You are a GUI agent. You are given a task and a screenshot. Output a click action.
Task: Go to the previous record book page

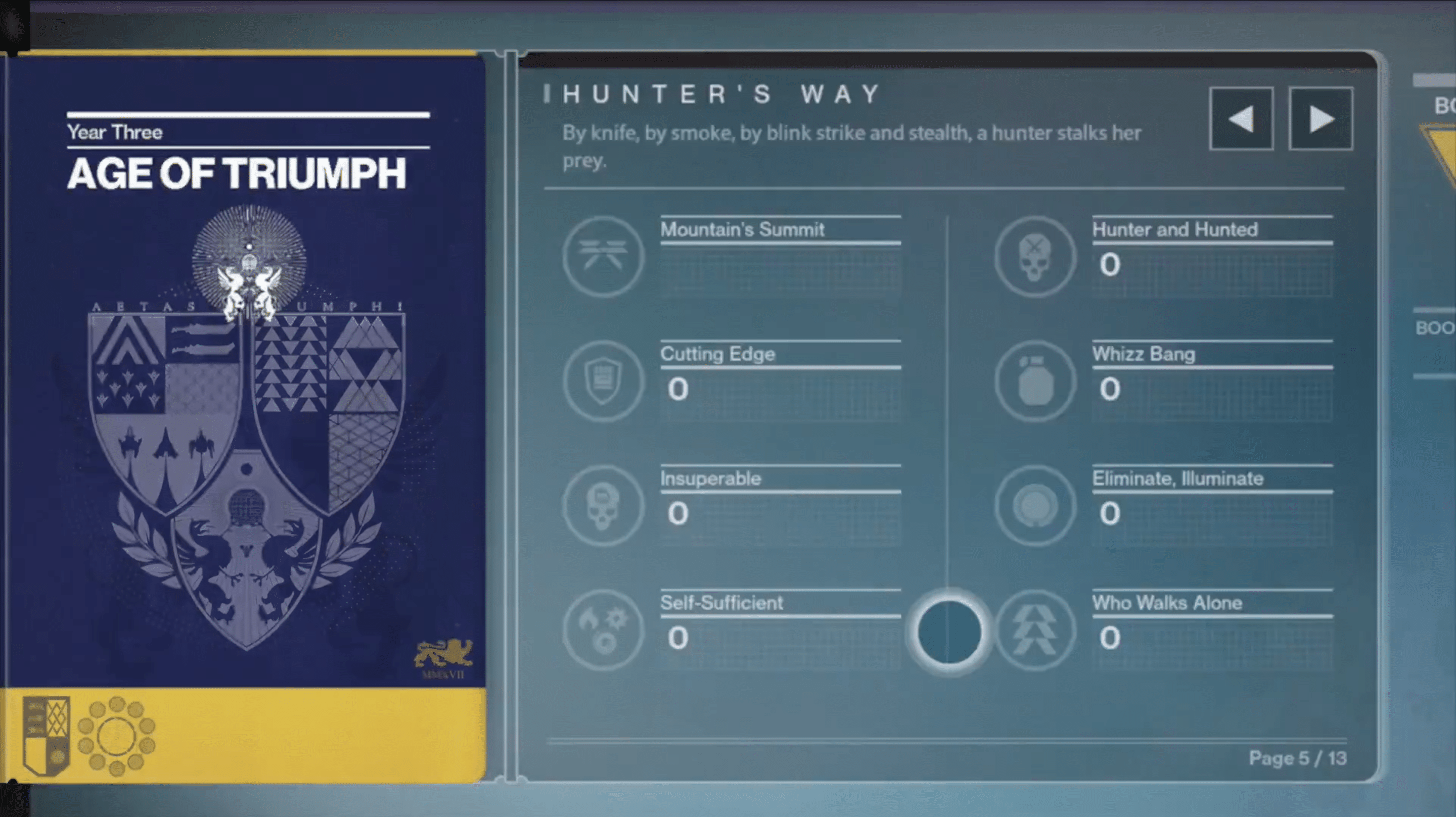(1241, 119)
